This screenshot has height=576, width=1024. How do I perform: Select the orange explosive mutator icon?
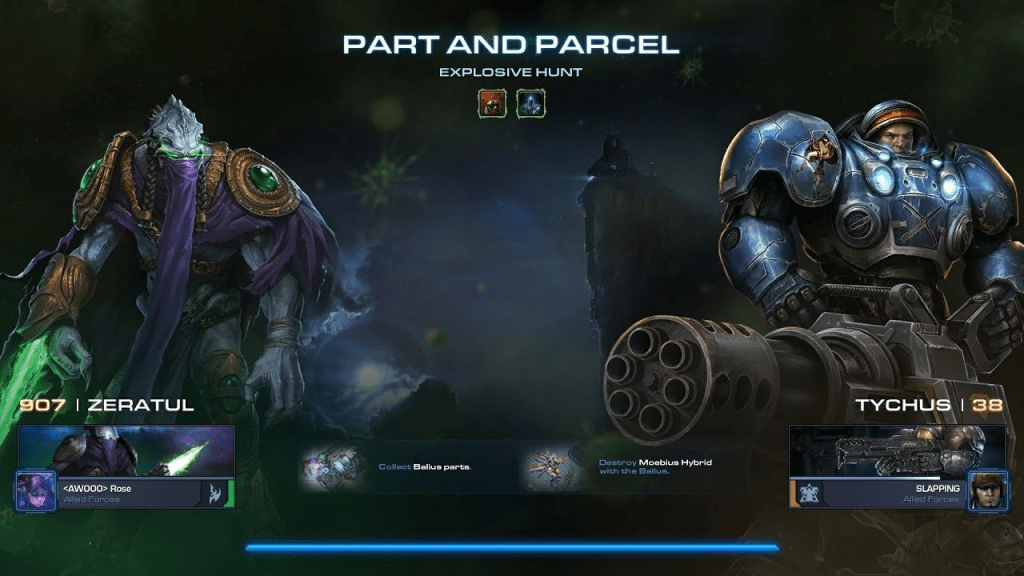[x=492, y=103]
